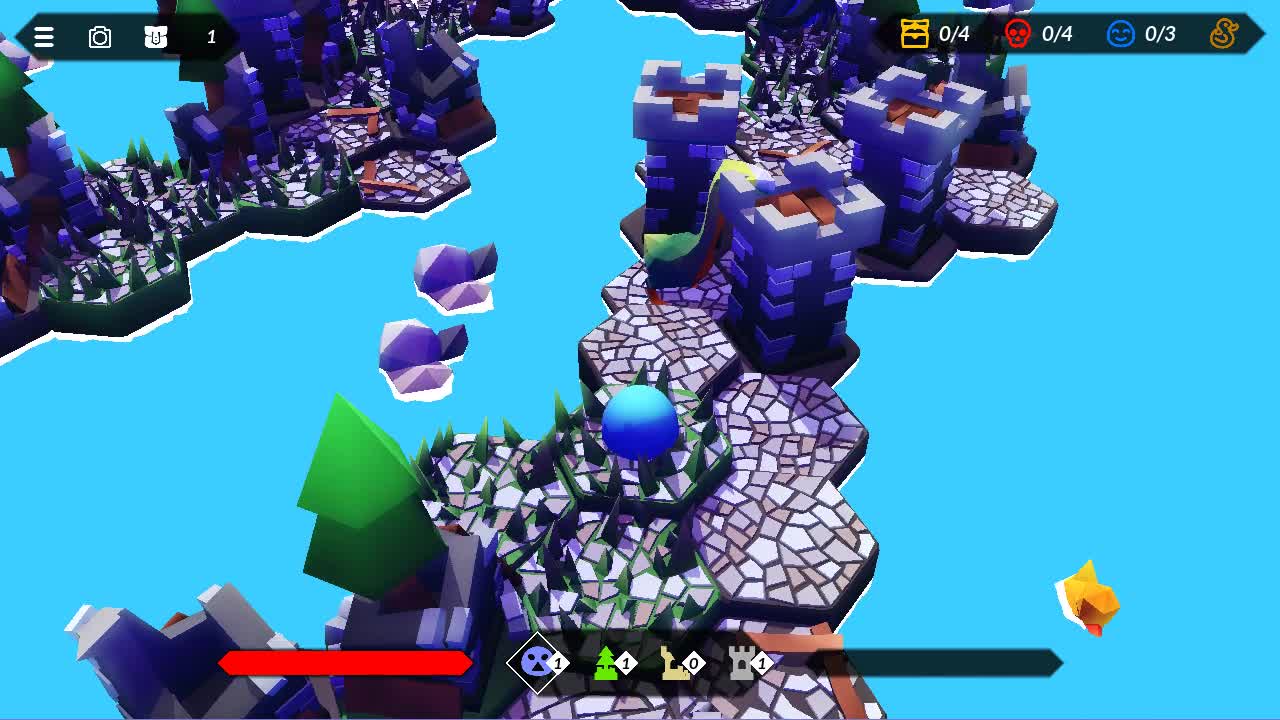Click the red health bar on the left
The image size is (1280, 720).
348,662
